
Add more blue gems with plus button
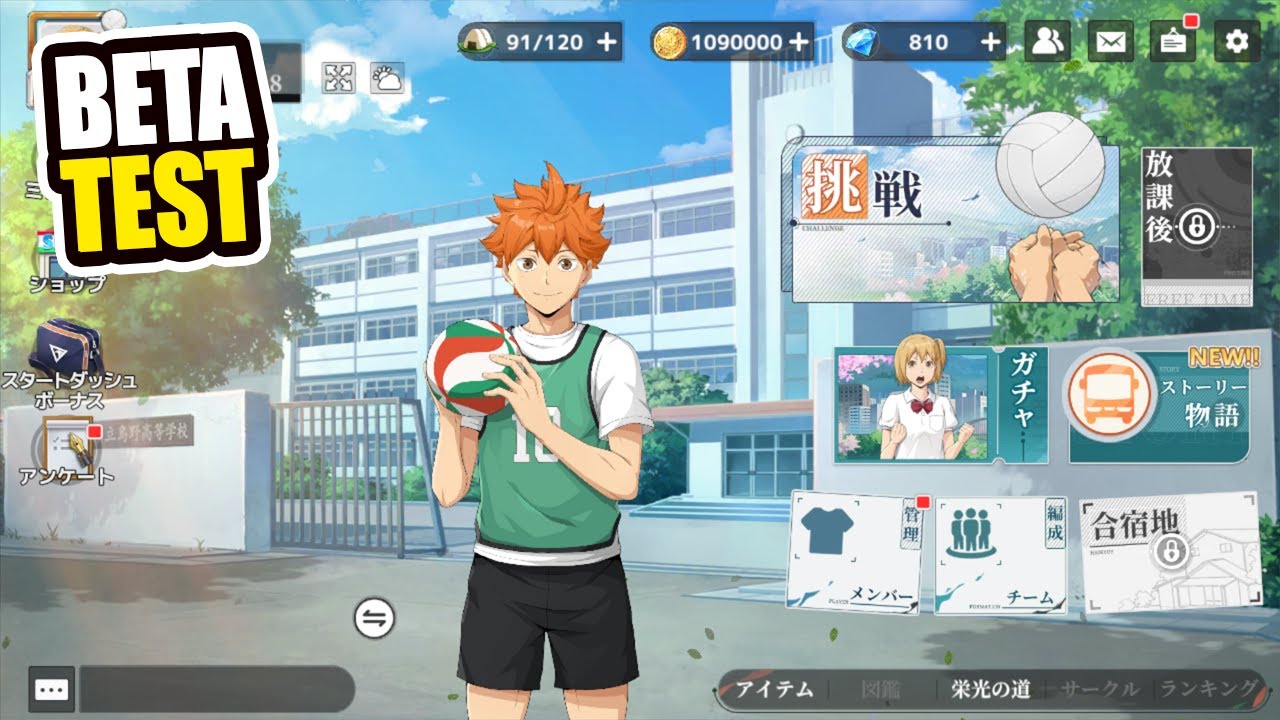tap(990, 42)
